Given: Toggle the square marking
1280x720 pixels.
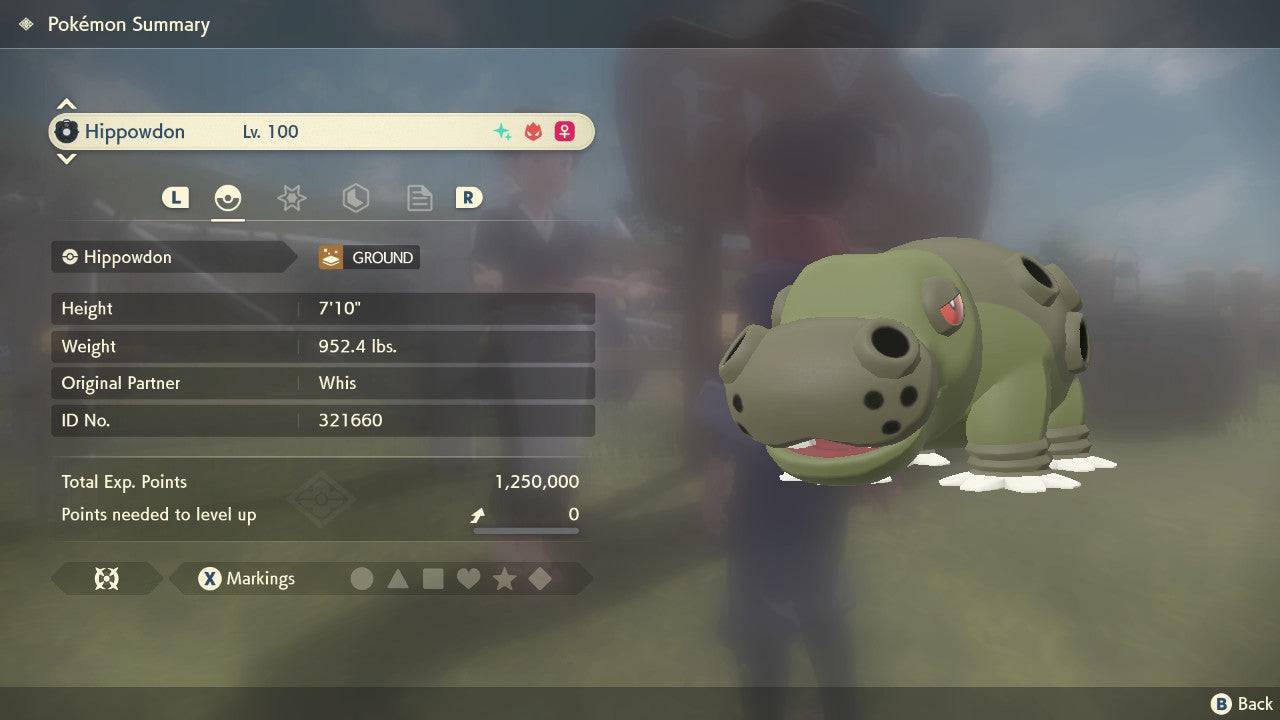Looking at the screenshot, I should tap(433, 579).
